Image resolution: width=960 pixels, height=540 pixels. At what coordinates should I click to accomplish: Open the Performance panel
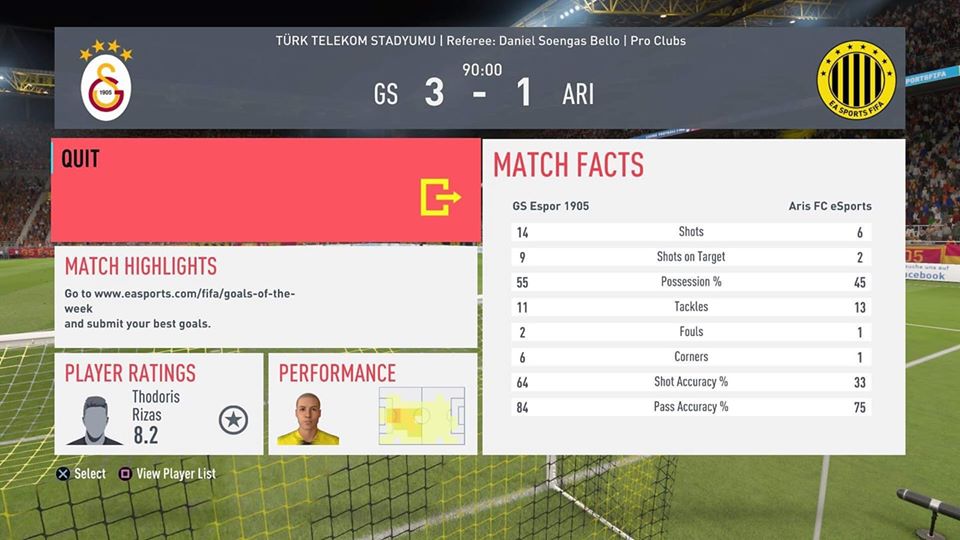pyautogui.click(x=372, y=403)
